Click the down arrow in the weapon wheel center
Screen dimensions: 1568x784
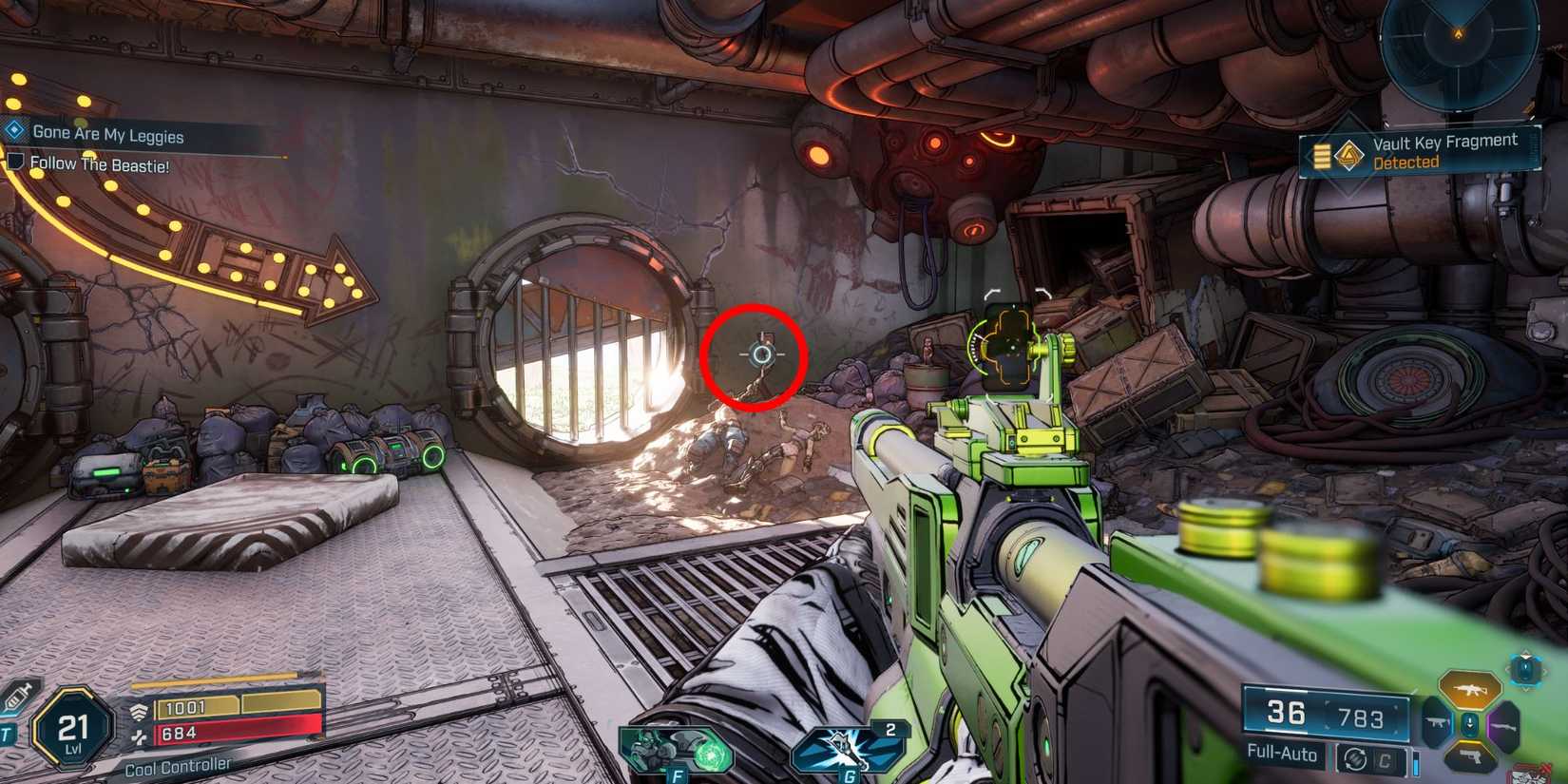coord(1470,723)
